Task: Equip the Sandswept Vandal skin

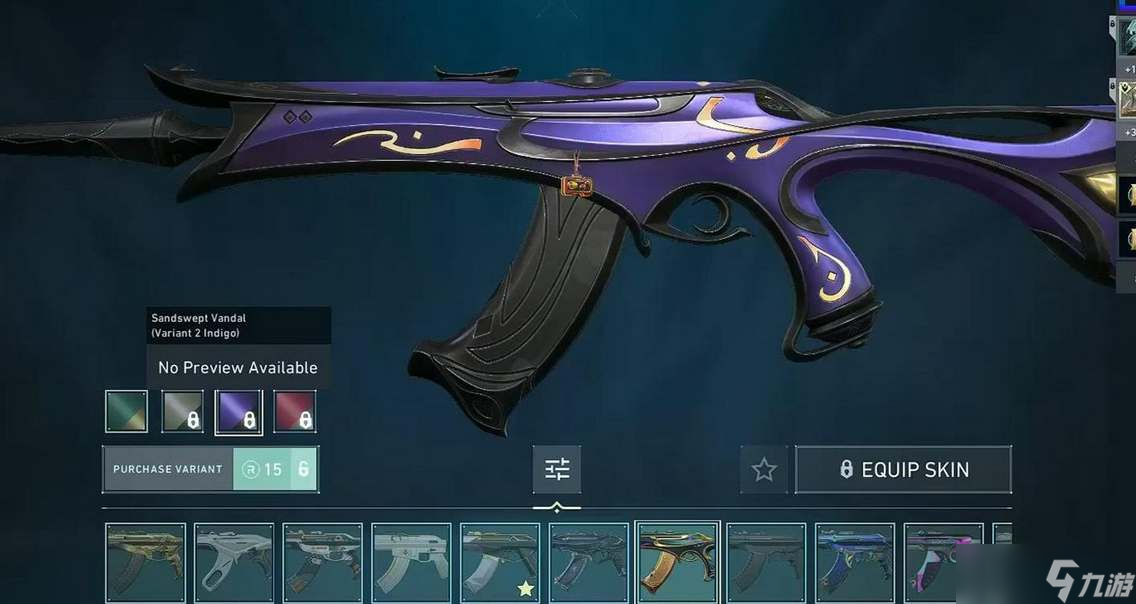Action: [903, 469]
